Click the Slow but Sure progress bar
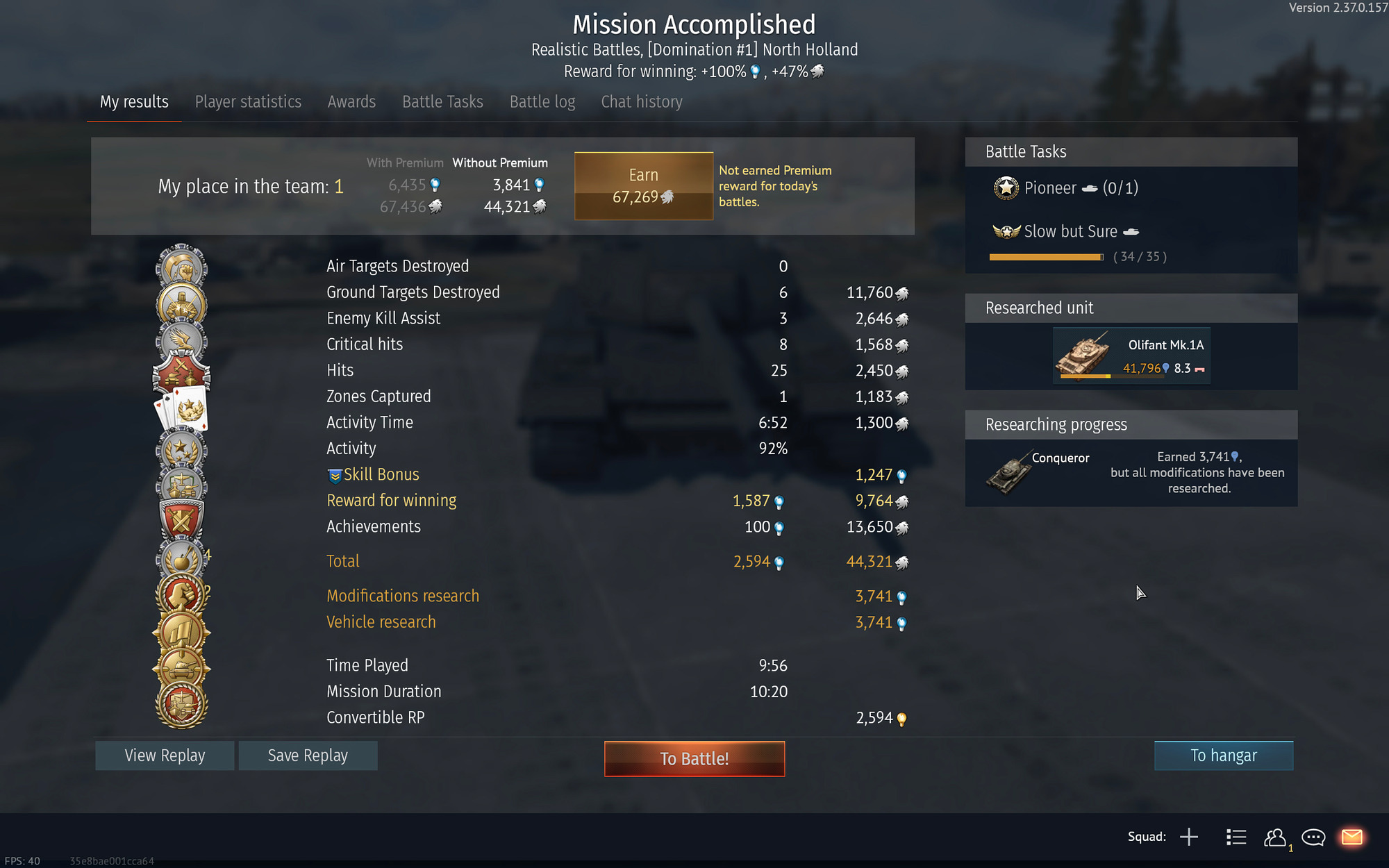The image size is (1389, 868). (1045, 256)
